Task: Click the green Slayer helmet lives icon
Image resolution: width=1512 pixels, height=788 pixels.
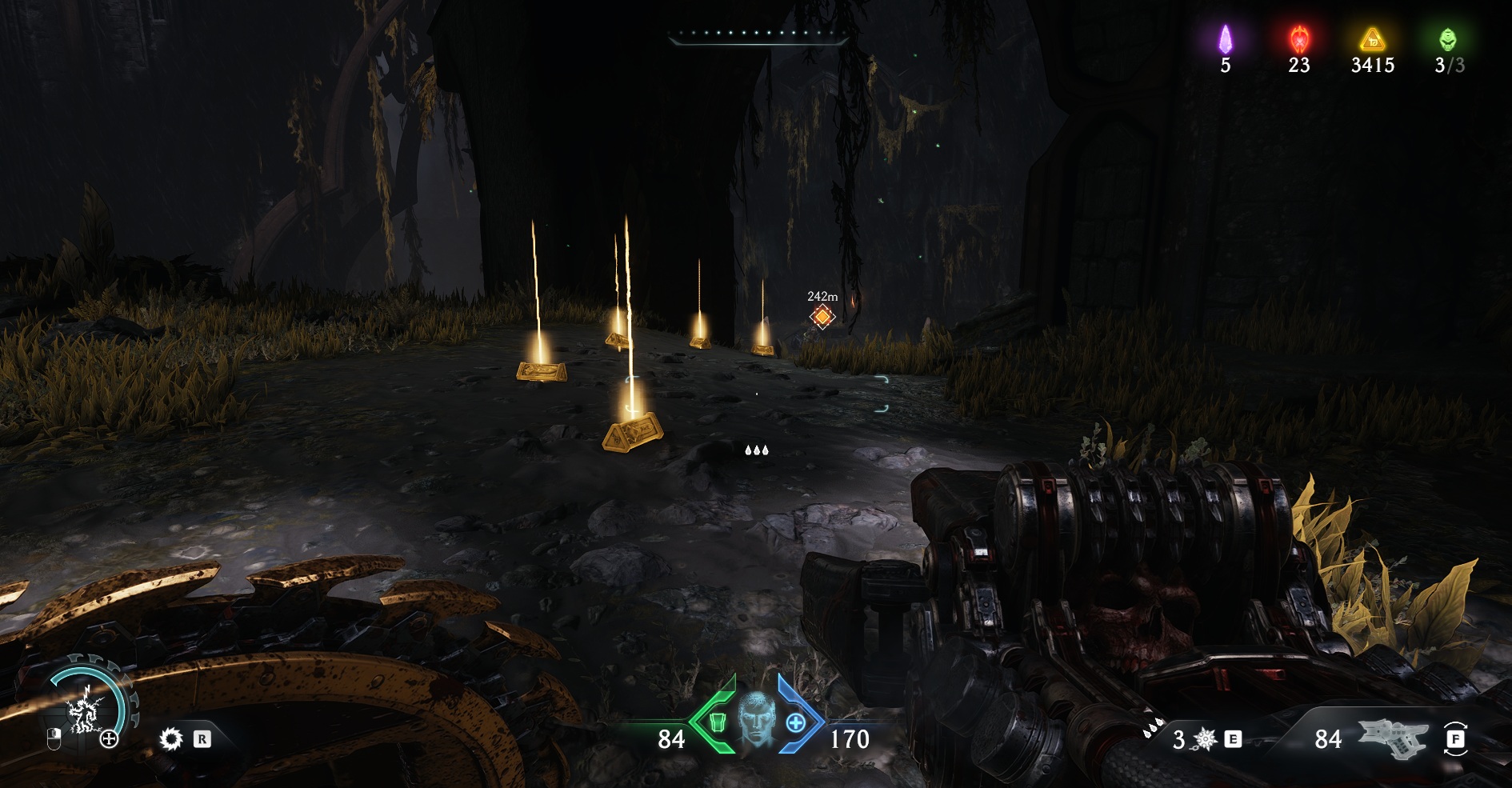Action: pyautogui.click(x=1448, y=38)
